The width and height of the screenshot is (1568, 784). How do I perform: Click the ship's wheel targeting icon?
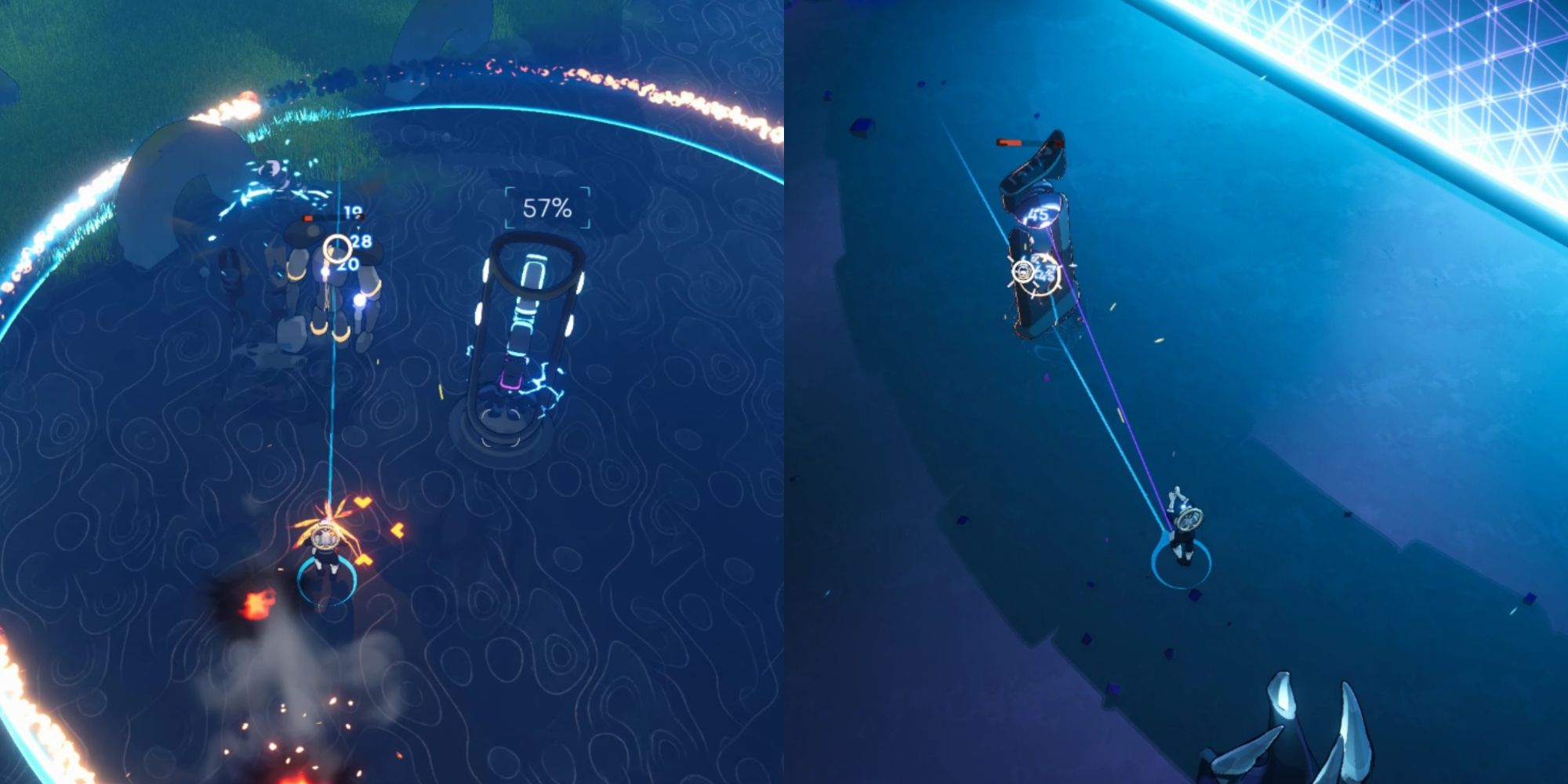pos(1024,271)
